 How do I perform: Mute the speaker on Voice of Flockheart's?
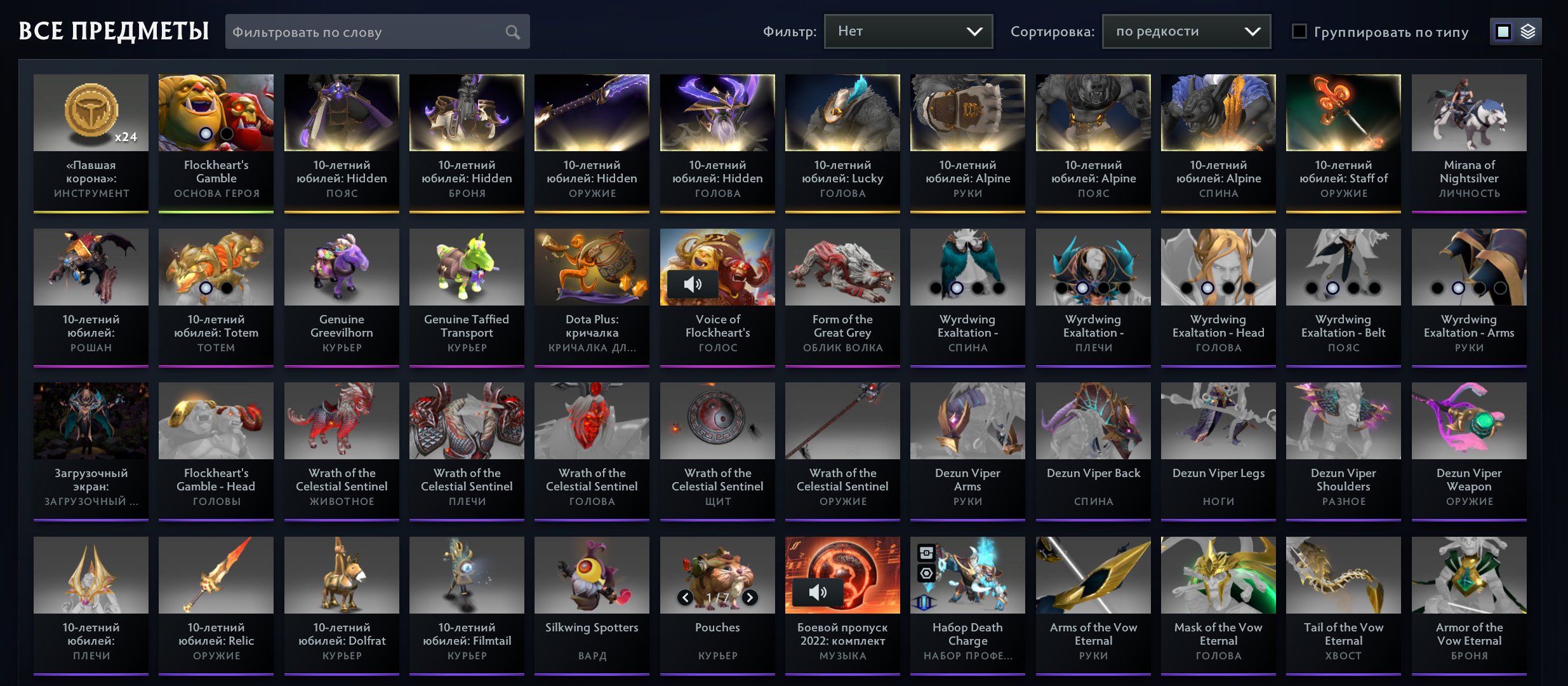coord(694,284)
